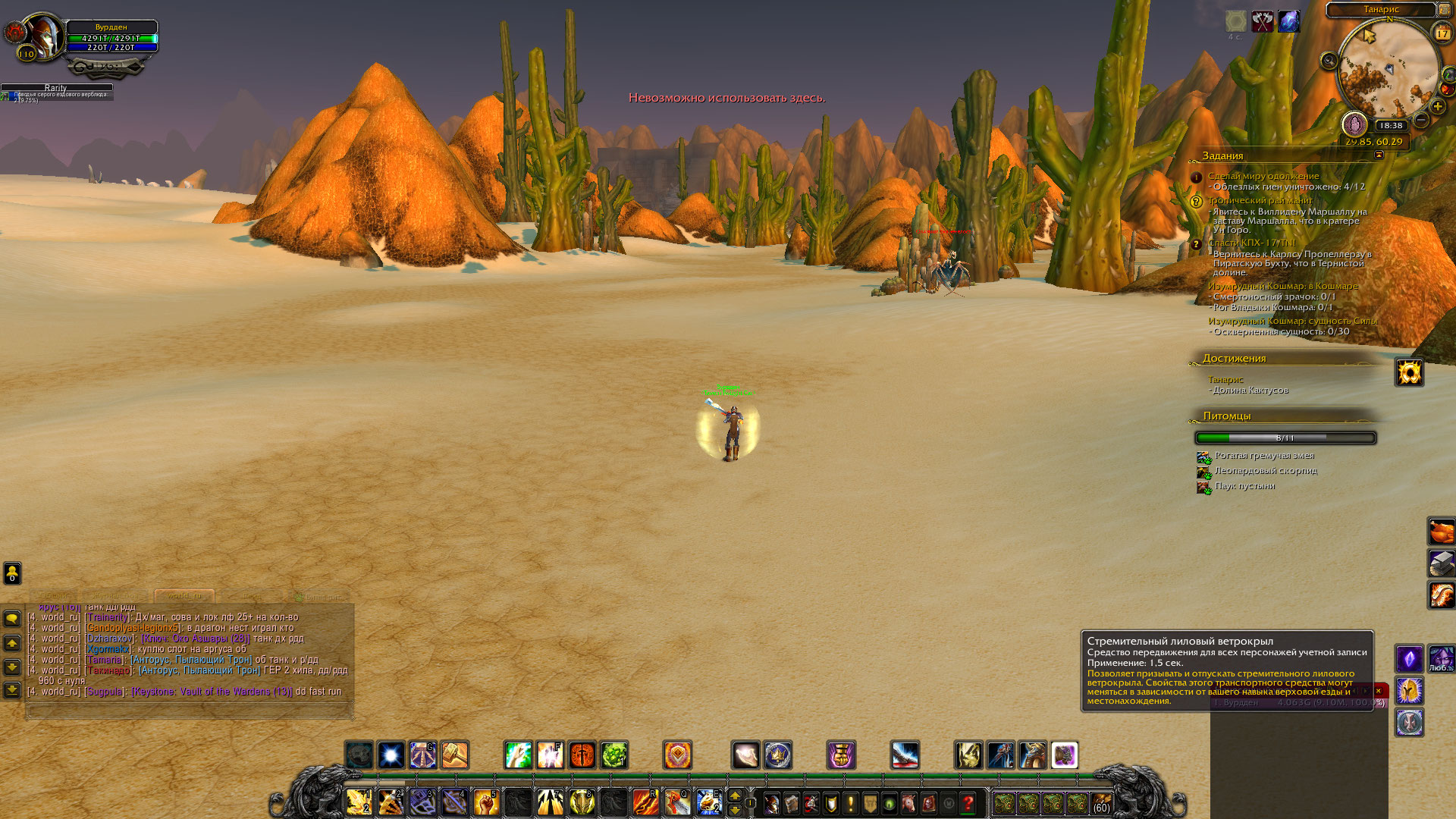Use the golden fist ability in slot 5
The image size is (1456, 819).
(486, 802)
